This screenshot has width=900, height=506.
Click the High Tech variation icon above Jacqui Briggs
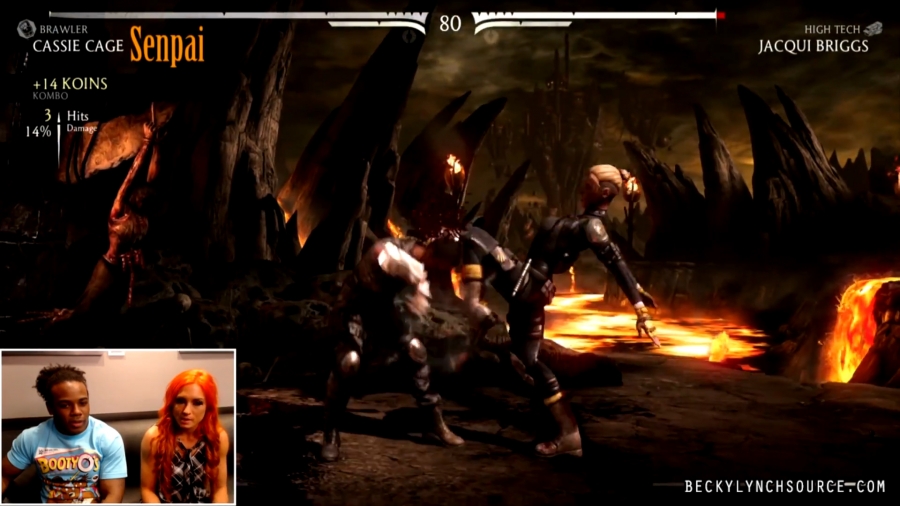click(x=873, y=29)
